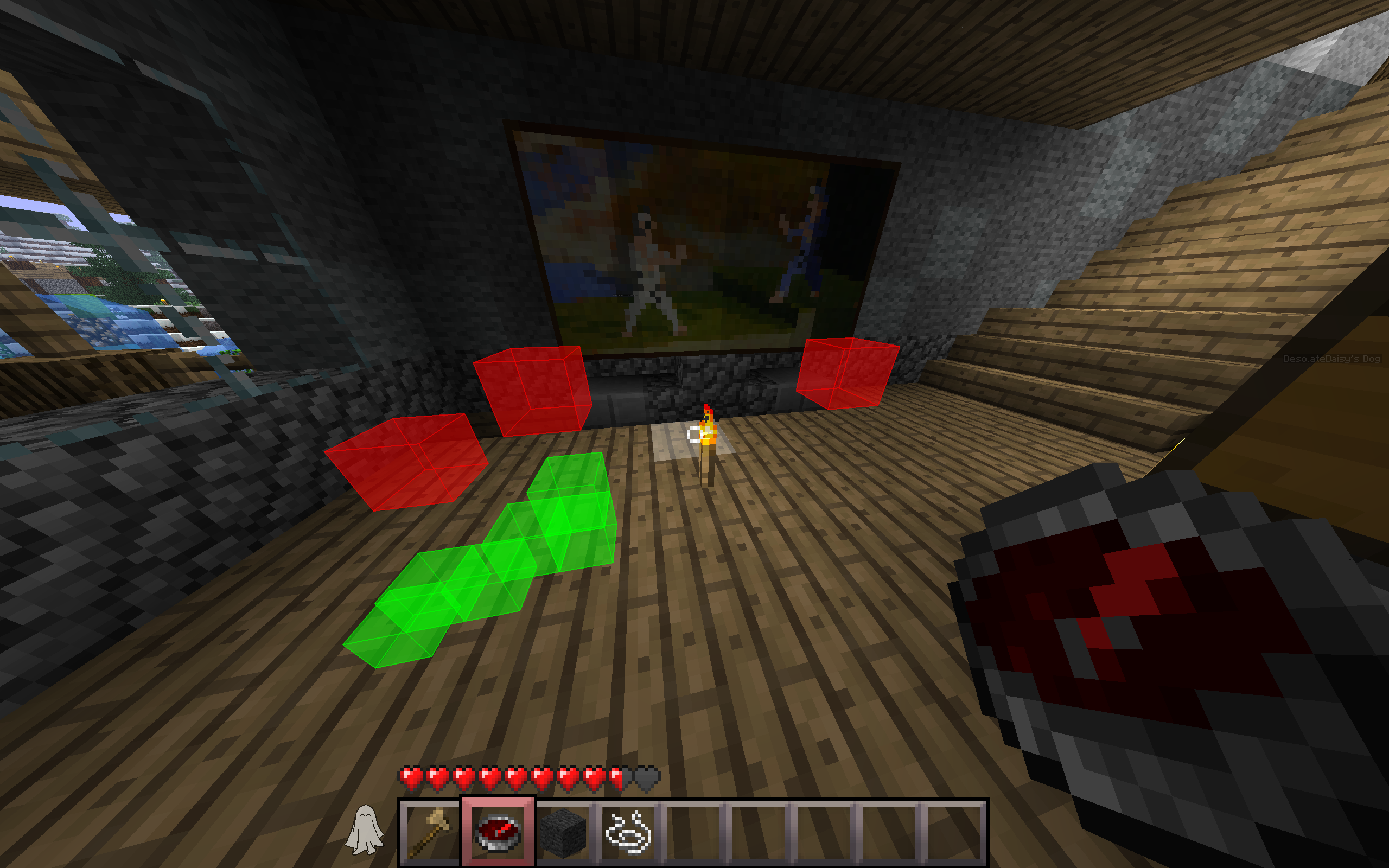
Task: Choose the dark stone block slot
Action: pyautogui.click(x=563, y=832)
